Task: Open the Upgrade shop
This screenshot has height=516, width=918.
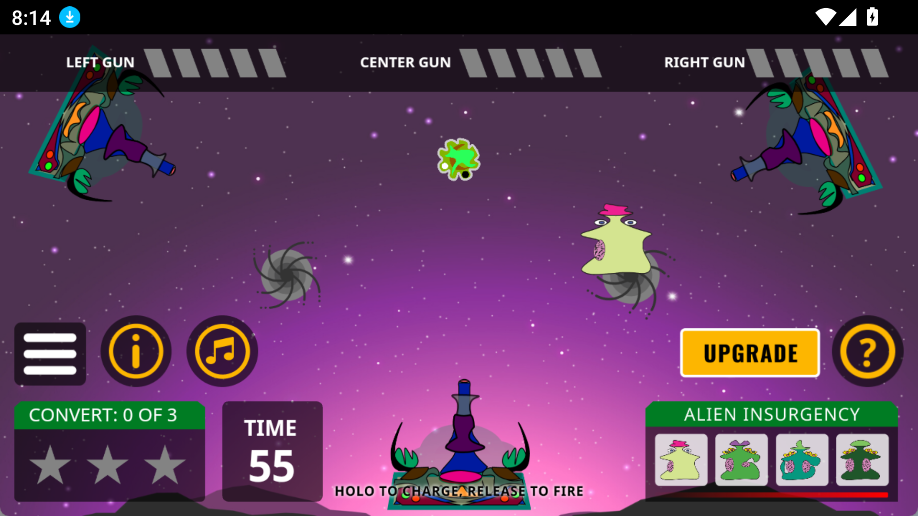Action: tap(750, 353)
